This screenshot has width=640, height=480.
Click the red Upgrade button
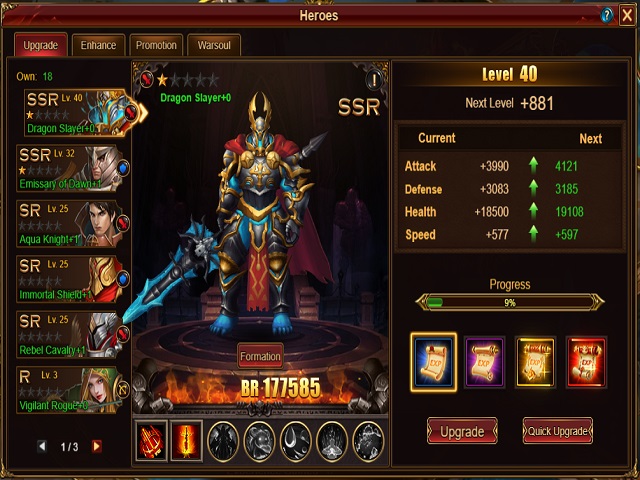(462, 431)
